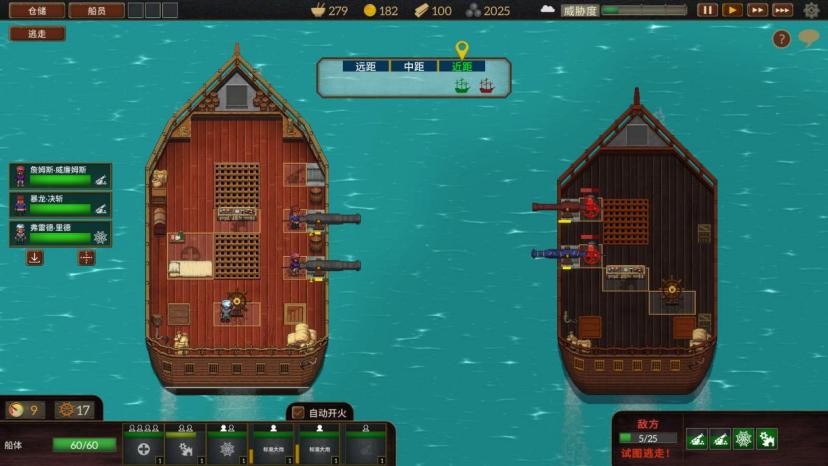Switch to triple fast-forward speed

783,10
